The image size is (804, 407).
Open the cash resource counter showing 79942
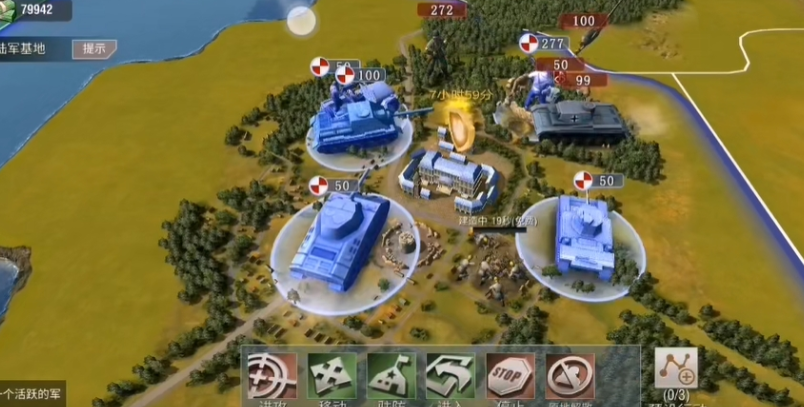36,11
